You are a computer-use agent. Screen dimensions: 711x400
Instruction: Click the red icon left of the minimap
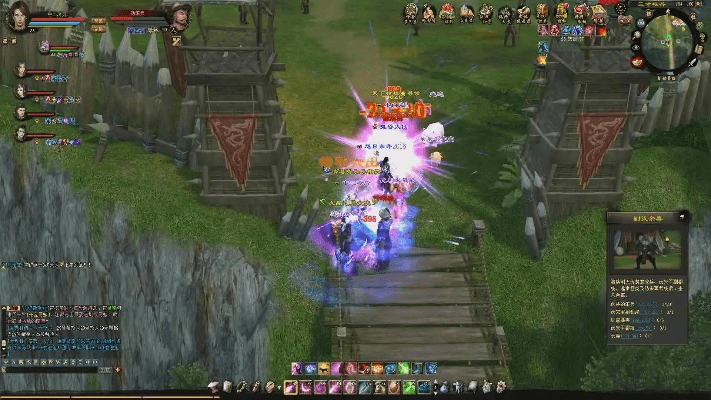[637, 61]
